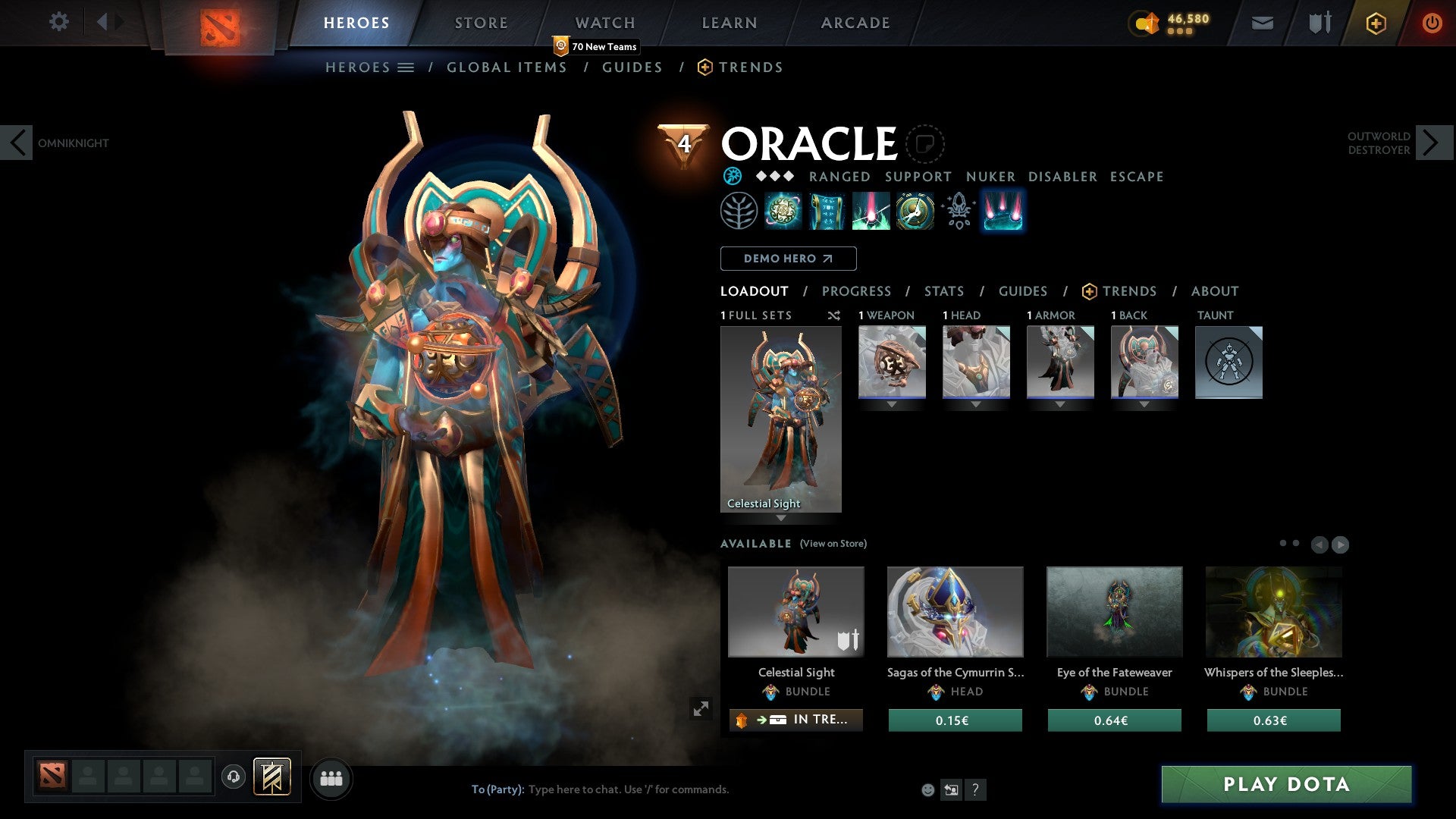Click the voice chat headset icon

click(234, 778)
